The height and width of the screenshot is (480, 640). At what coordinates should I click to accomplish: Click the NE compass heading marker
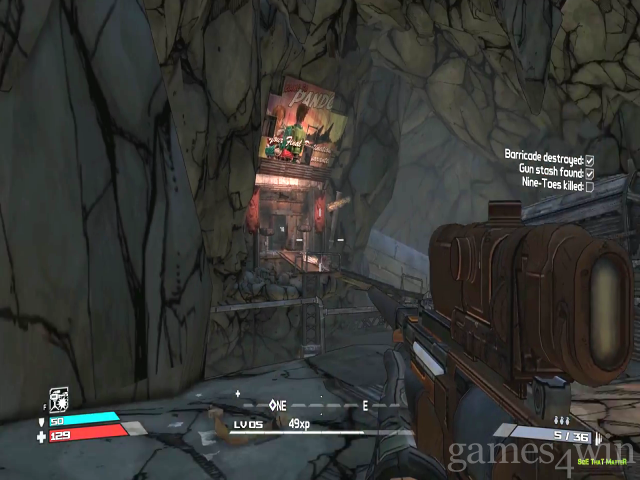click(279, 405)
